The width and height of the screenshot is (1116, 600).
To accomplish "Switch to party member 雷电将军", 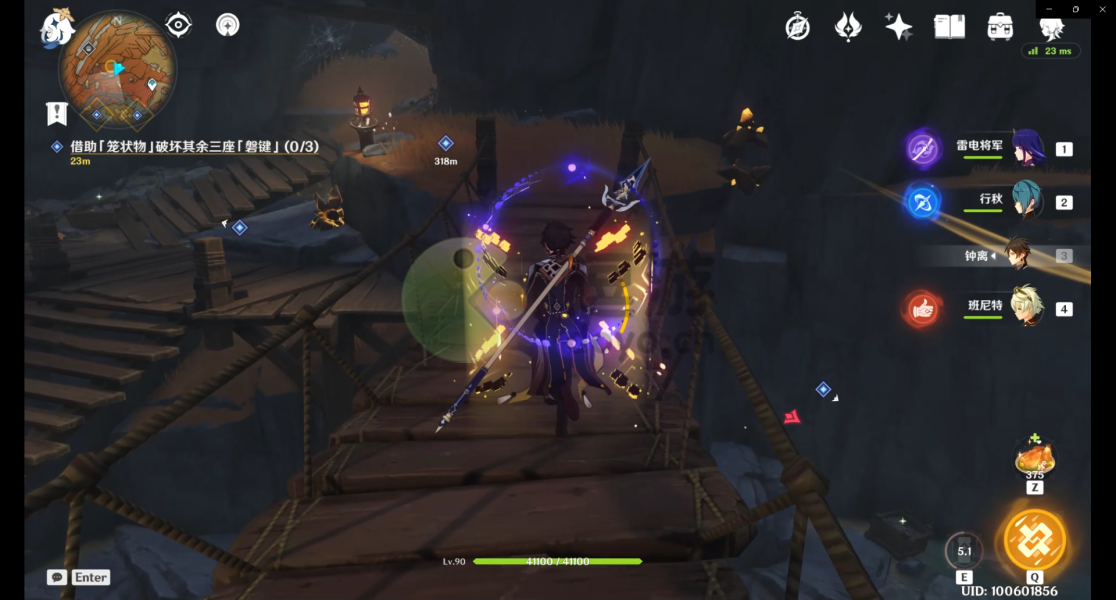I will [x=1026, y=148].
